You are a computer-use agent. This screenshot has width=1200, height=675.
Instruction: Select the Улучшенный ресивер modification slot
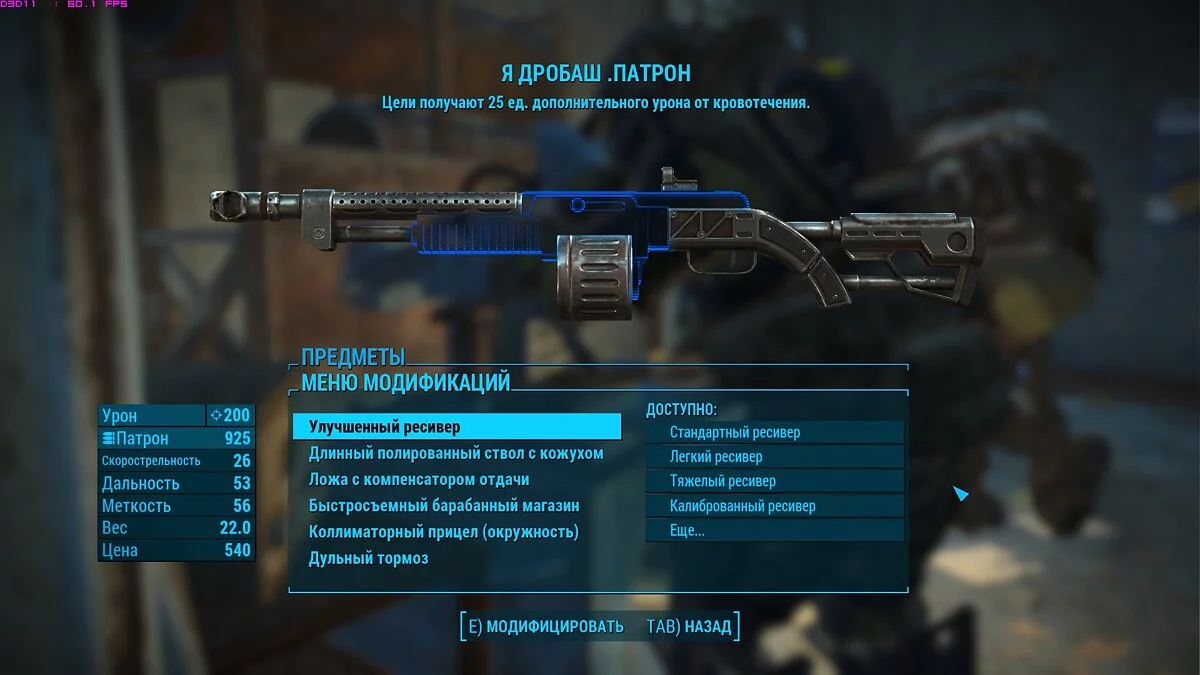[x=456, y=427]
